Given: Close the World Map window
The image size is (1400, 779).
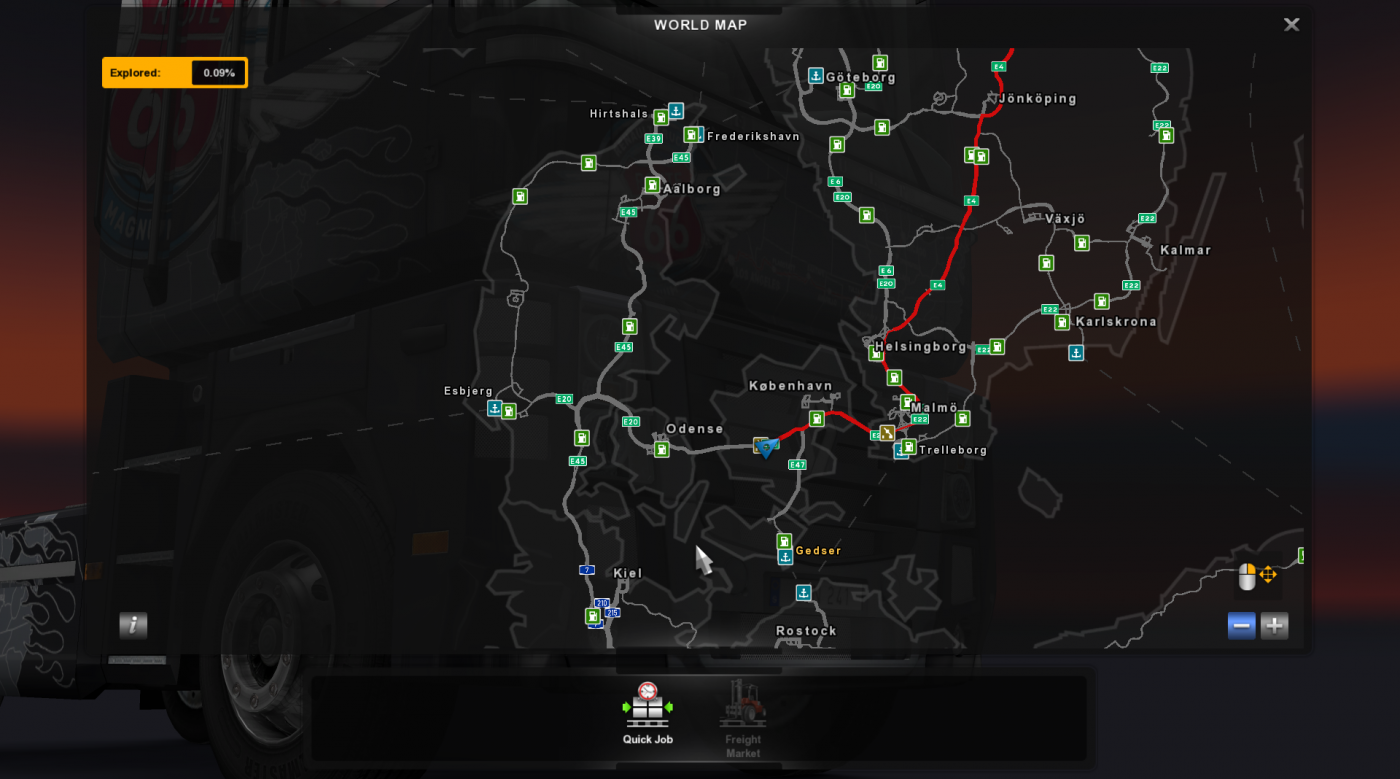Looking at the screenshot, I should pos(1291,24).
